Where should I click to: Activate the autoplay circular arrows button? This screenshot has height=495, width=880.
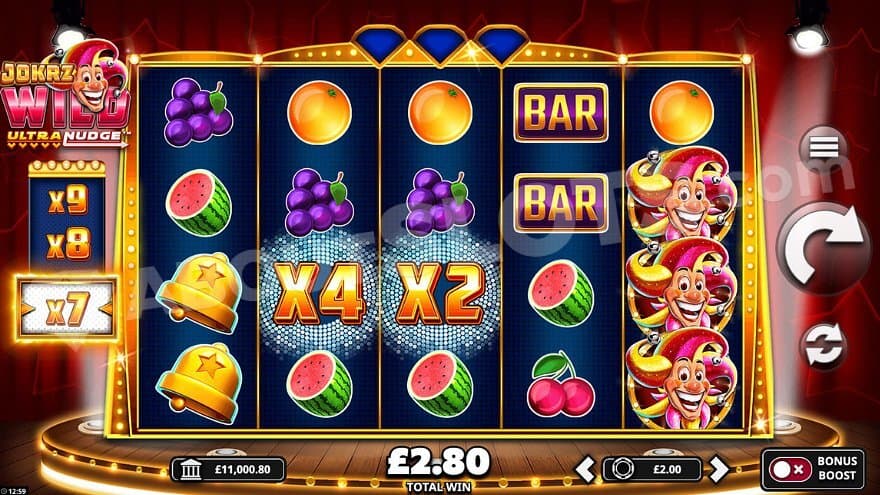(824, 344)
